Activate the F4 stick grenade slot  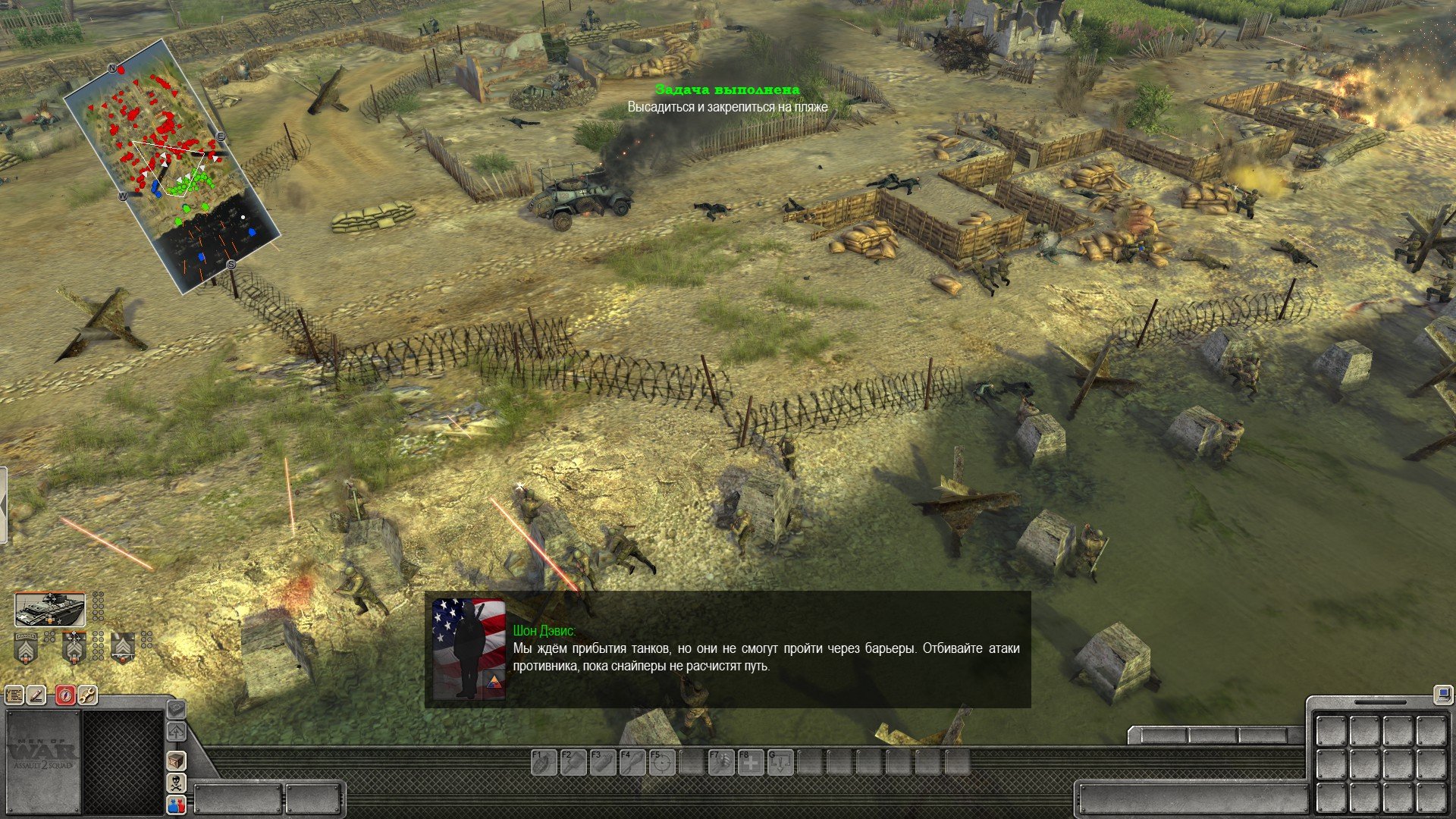point(632,762)
